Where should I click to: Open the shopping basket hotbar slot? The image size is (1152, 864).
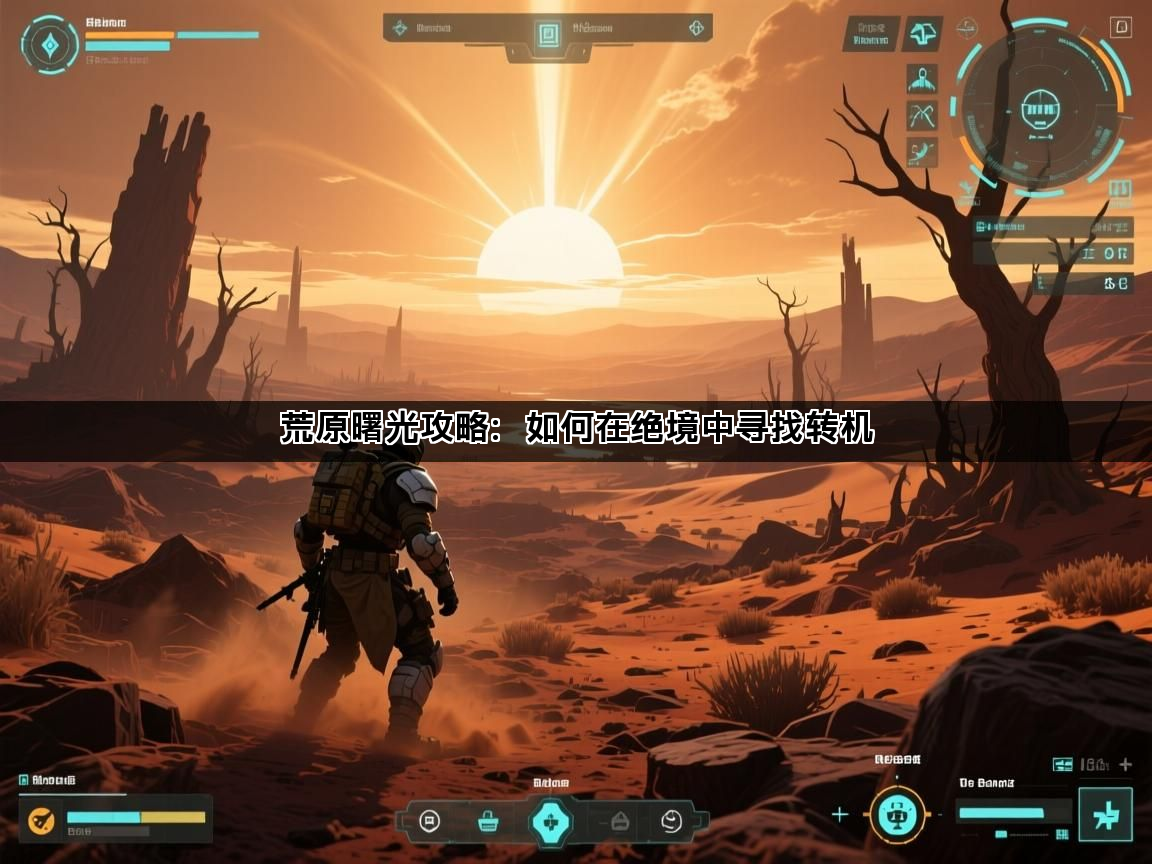[489, 822]
